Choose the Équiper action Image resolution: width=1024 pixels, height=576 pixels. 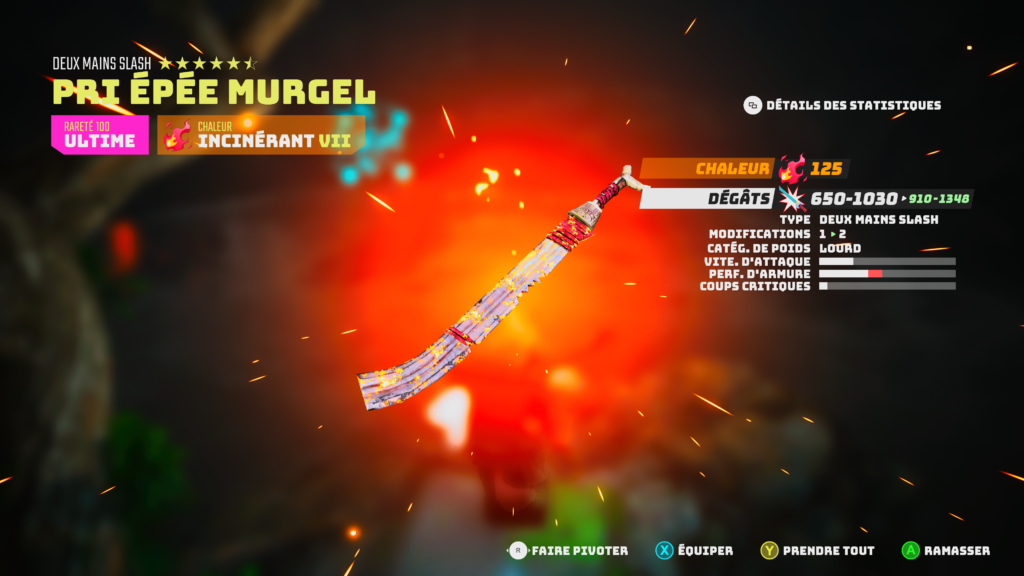tap(694, 550)
